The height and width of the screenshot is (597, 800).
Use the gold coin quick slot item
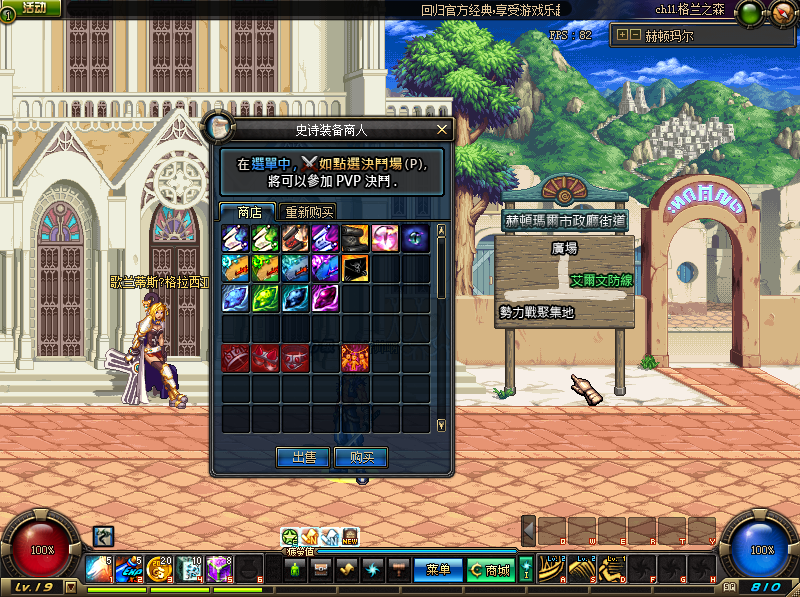158,568
